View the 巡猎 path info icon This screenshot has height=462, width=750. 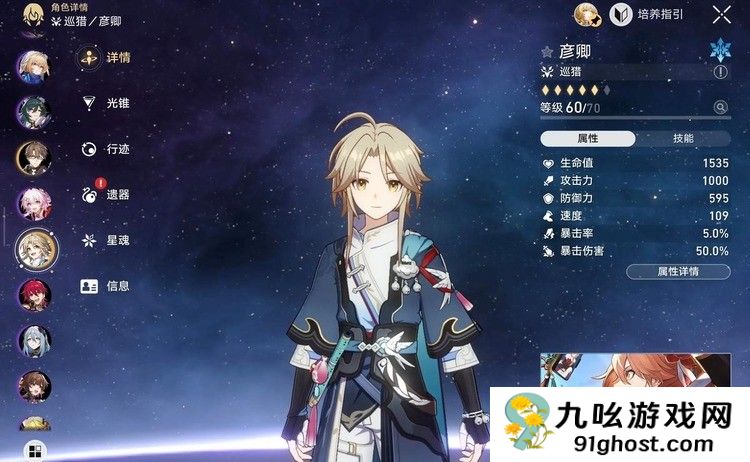click(x=720, y=72)
